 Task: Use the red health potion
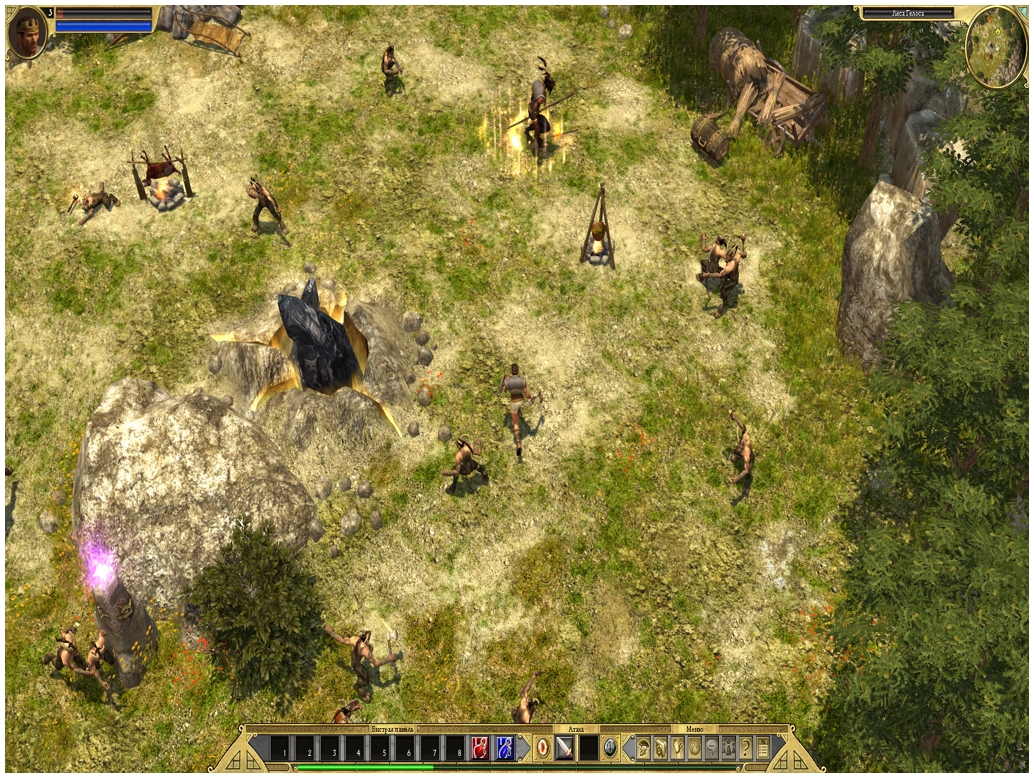pos(480,747)
